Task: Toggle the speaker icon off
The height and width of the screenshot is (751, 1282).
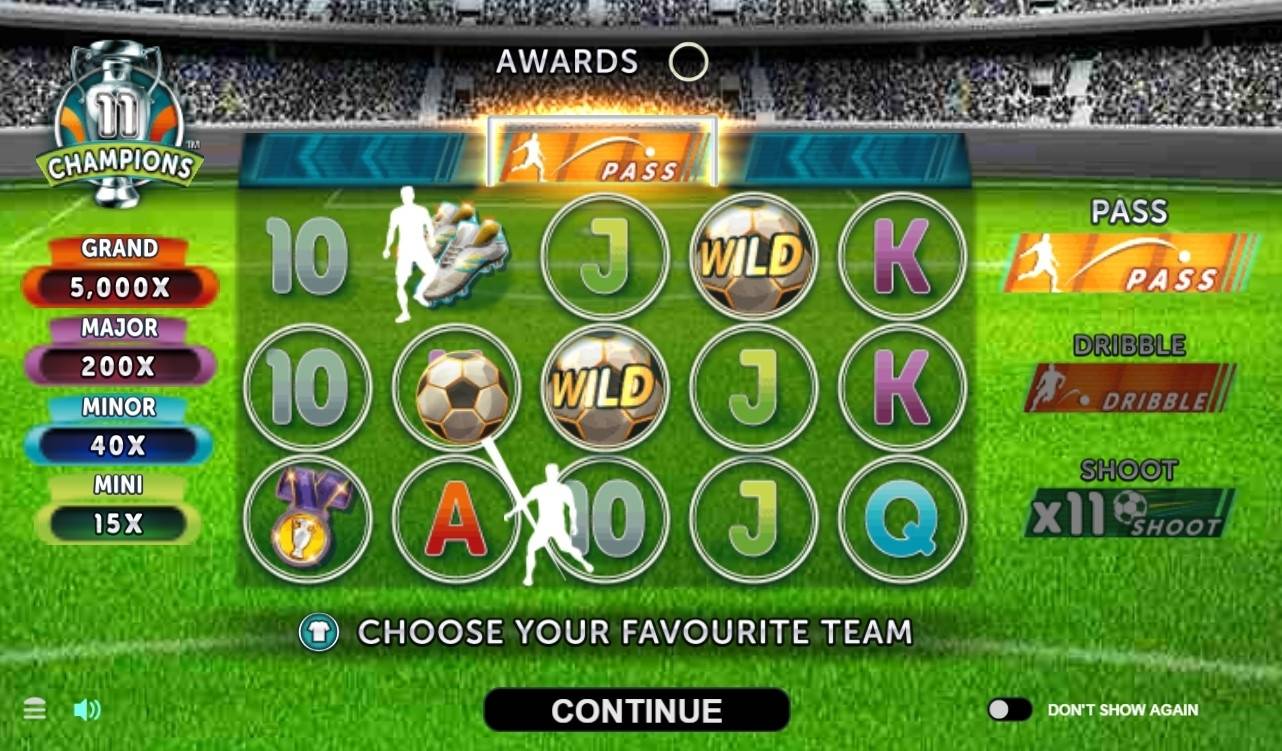Action: click(x=88, y=709)
